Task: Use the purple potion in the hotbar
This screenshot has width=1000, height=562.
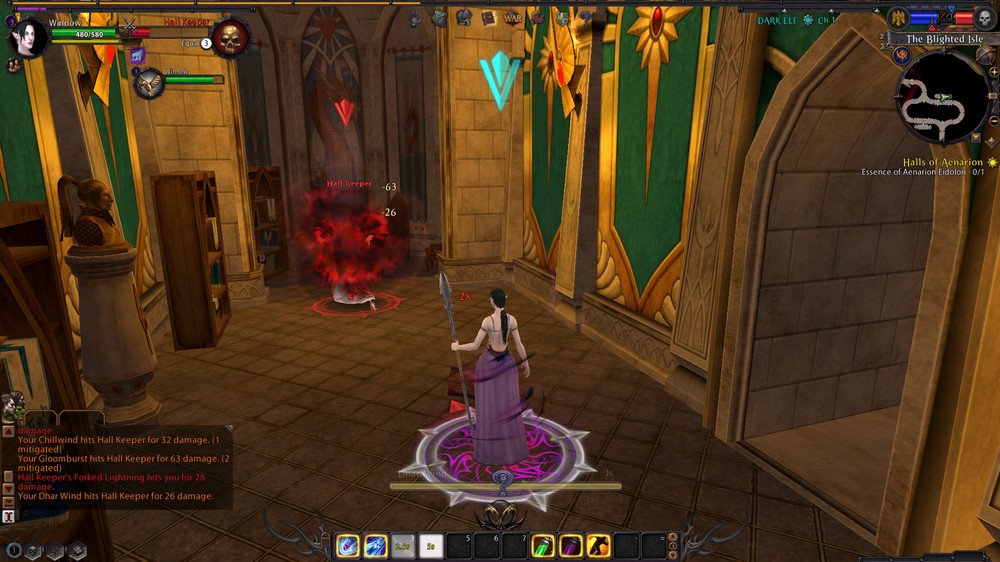Action: pos(571,546)
